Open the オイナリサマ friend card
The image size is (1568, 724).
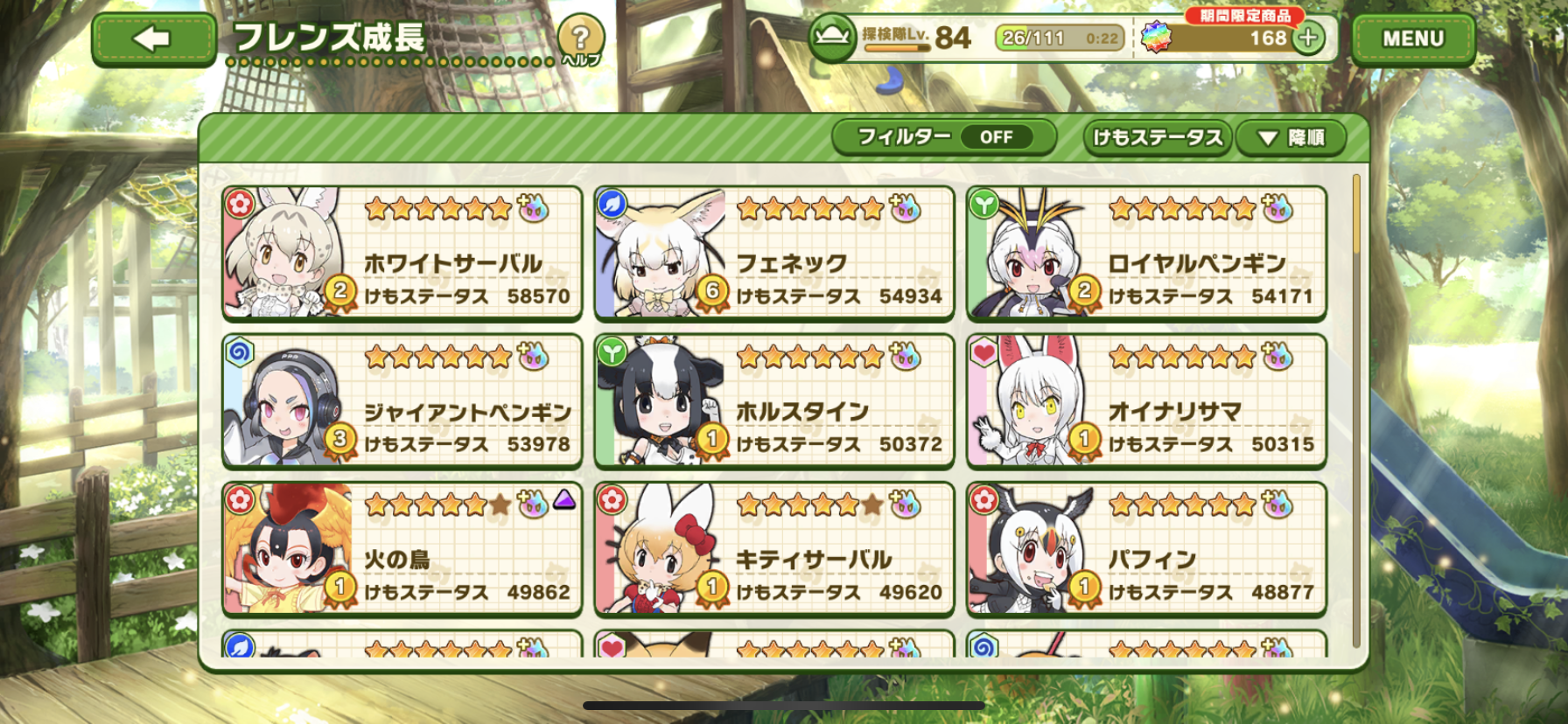pyautogui.click(x=1146, y=400)
